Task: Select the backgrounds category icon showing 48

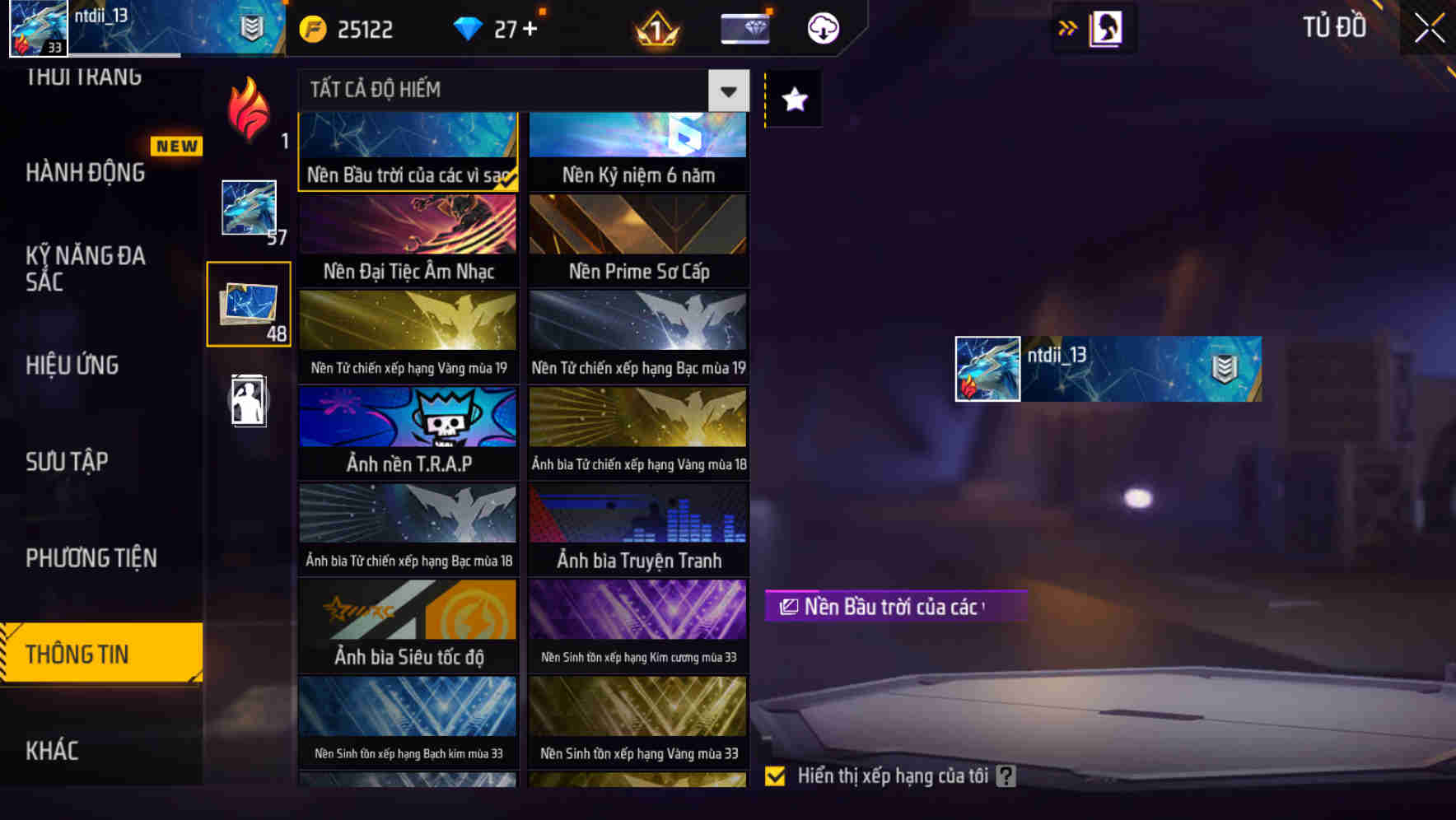Action: [x=248, y=303]
